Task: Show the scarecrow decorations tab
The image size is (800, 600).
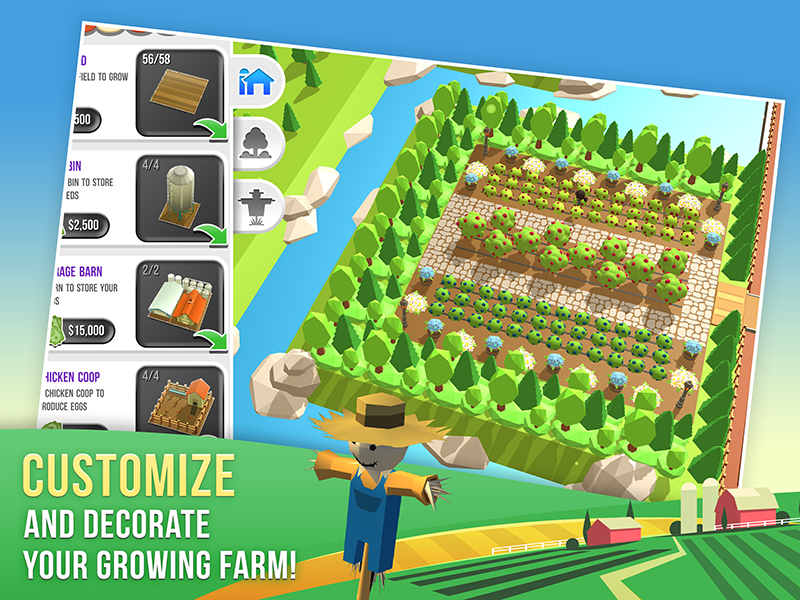Action: tap(258, 205)
